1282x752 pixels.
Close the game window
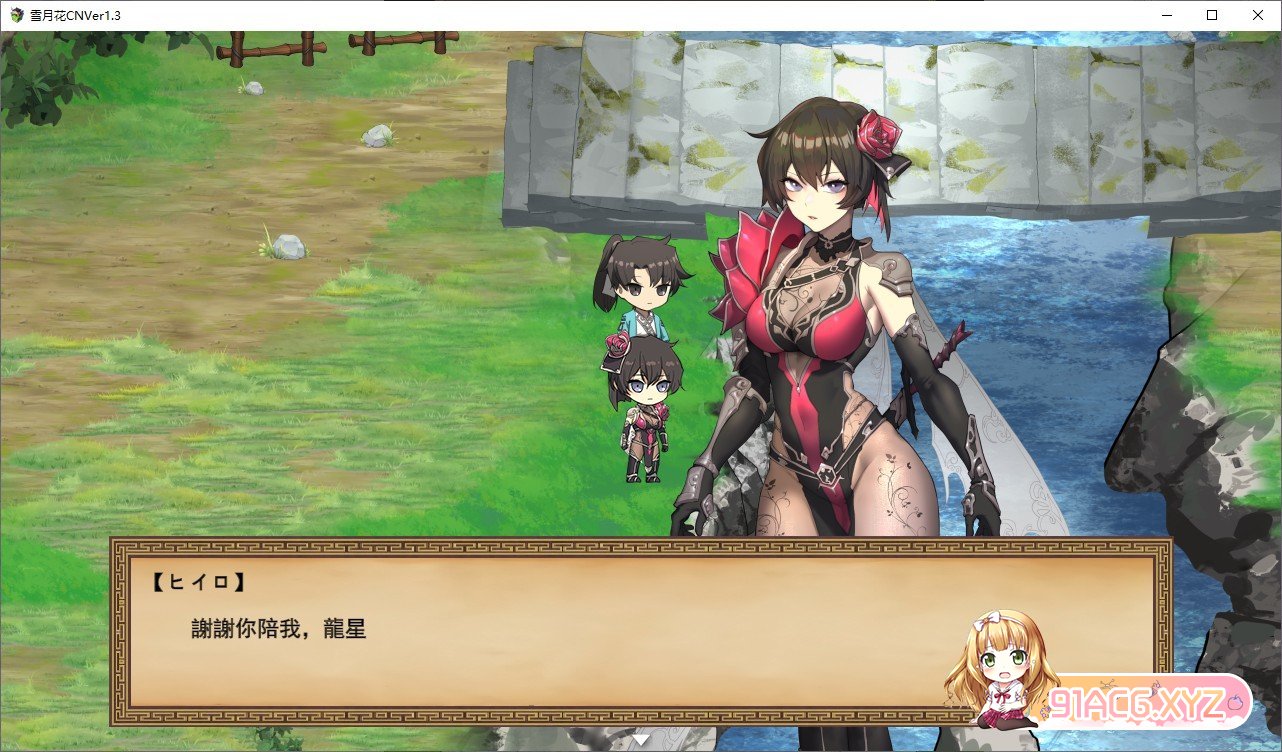click(1257, 15)
